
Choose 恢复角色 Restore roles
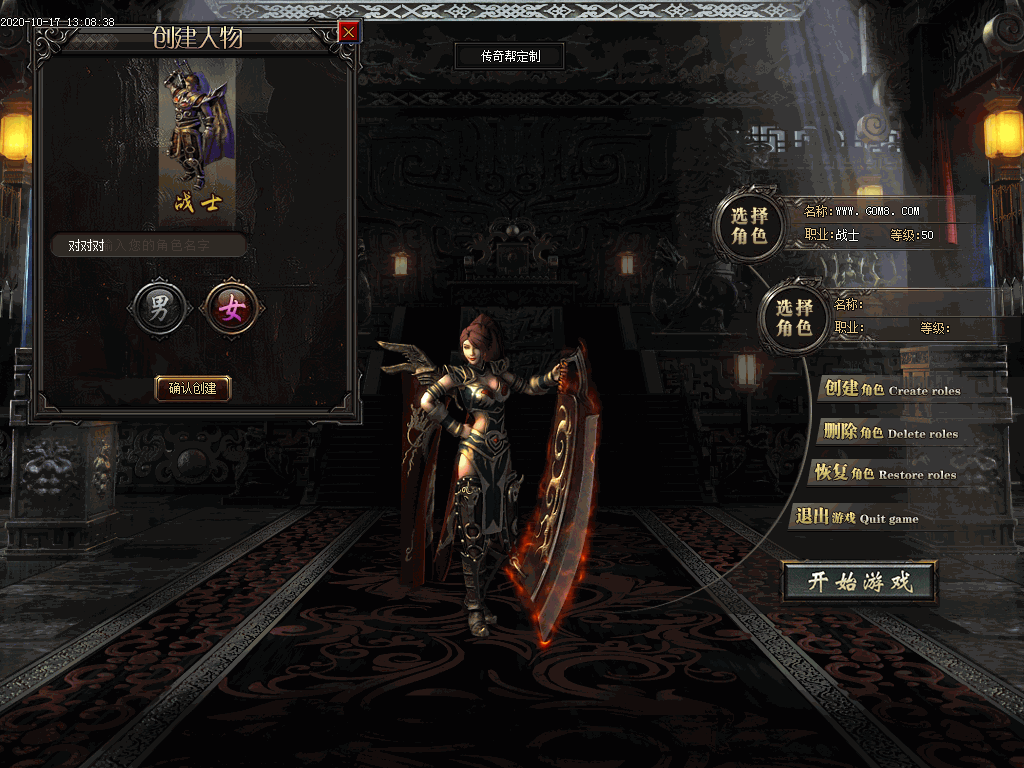(x=884, y=473)
